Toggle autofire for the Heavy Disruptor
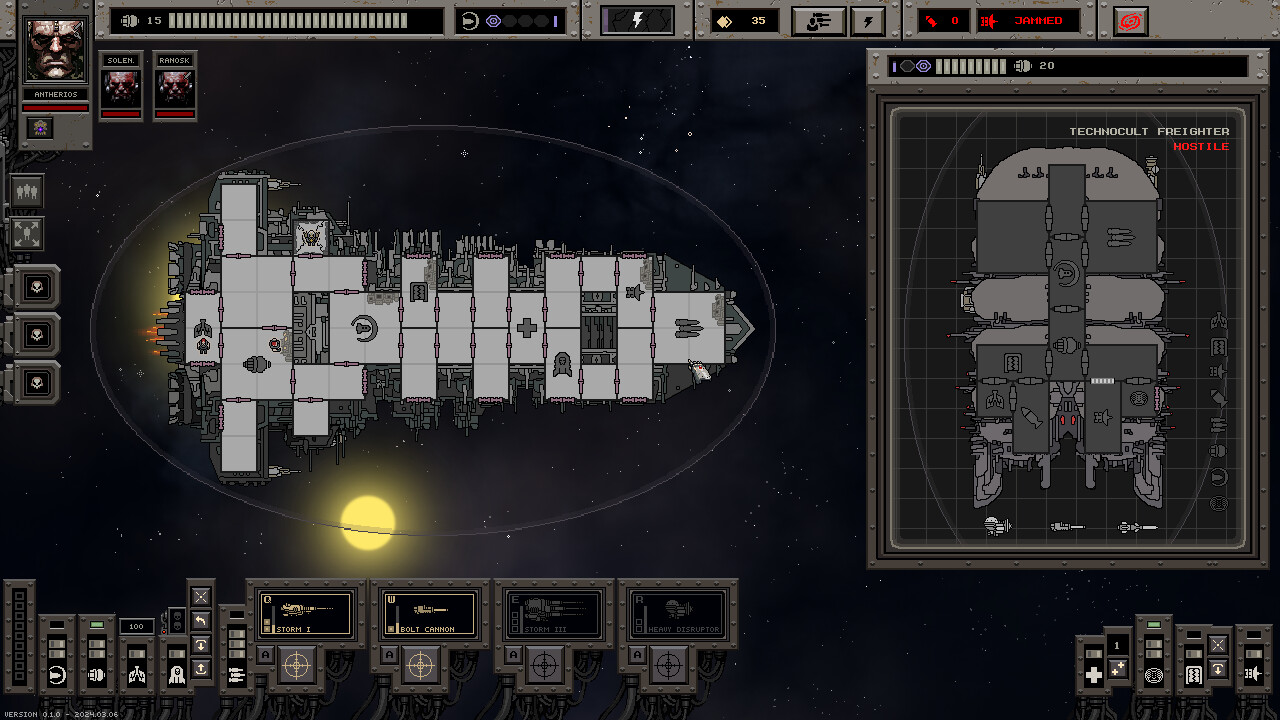The width and height of the screenshot is (1280, 720). [637, 655]
